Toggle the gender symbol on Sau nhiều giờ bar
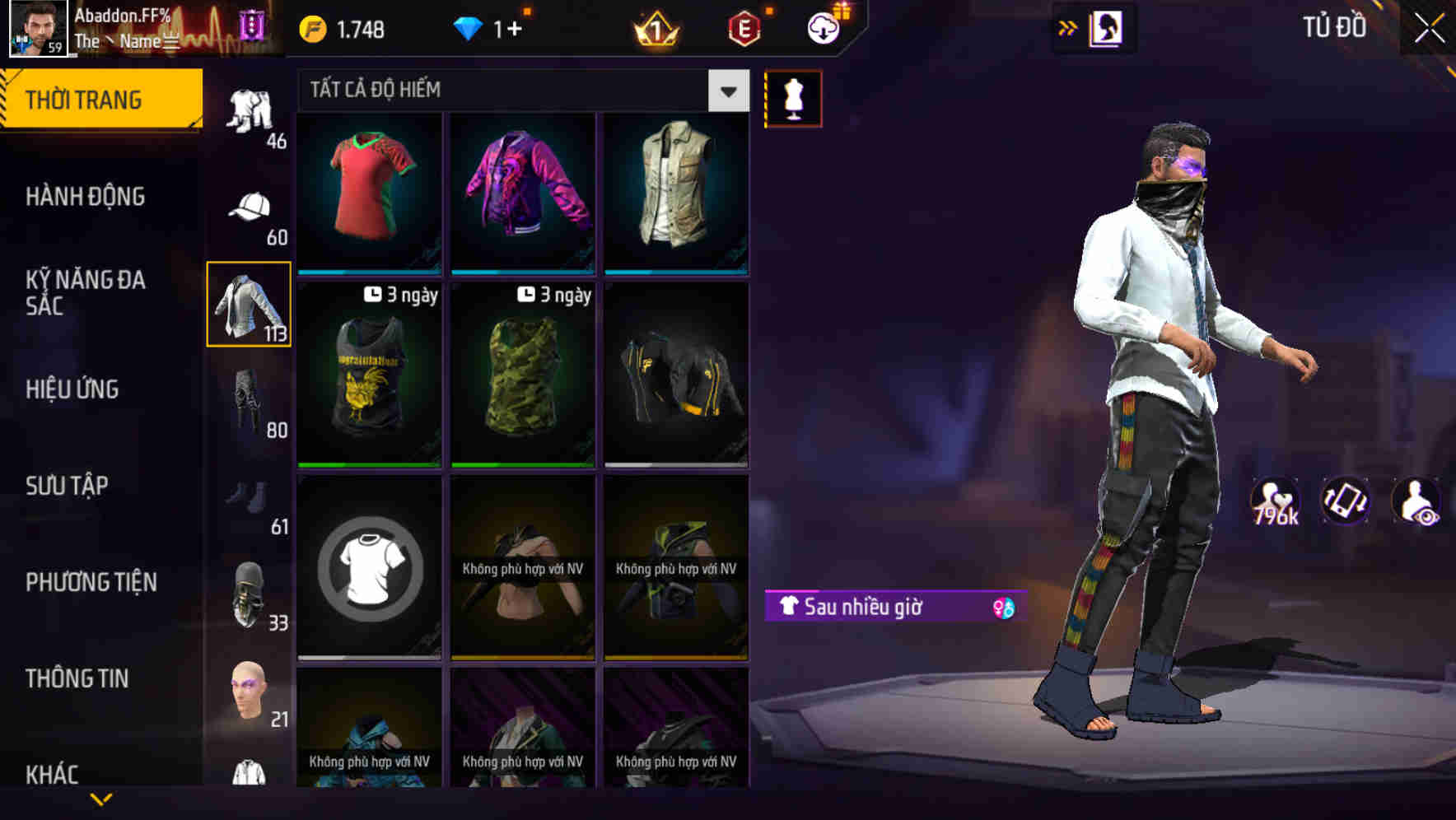Viewport: 1456px width, 820px height. (x=1004, y=608)
